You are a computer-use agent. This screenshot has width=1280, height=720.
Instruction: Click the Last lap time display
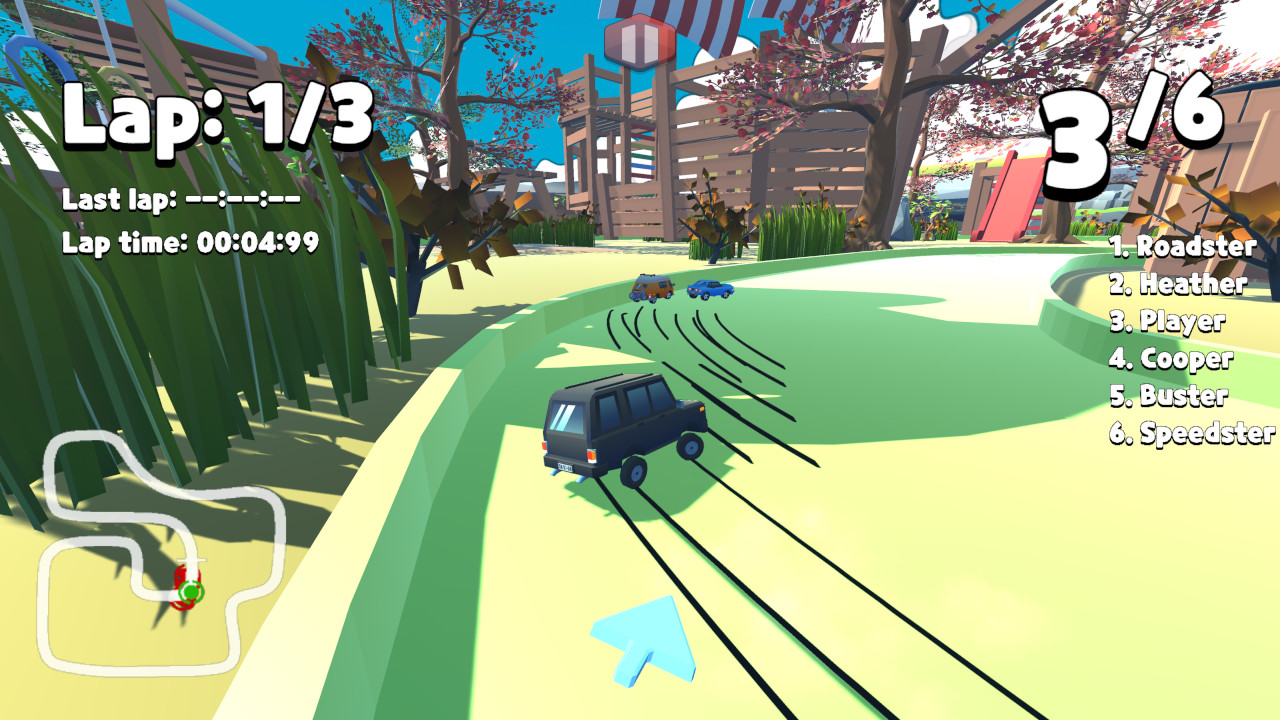pyautogui.click(x=180, y=200)
